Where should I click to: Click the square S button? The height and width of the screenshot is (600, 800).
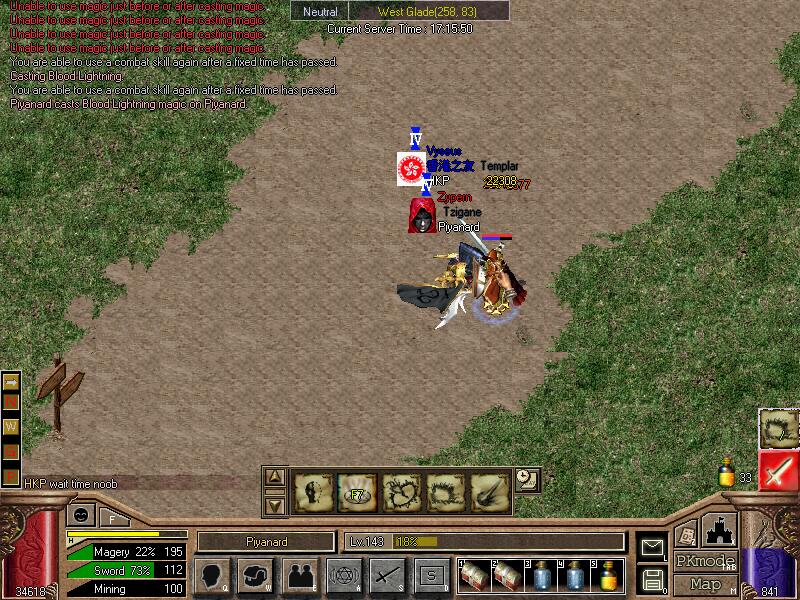coord(431,575)
